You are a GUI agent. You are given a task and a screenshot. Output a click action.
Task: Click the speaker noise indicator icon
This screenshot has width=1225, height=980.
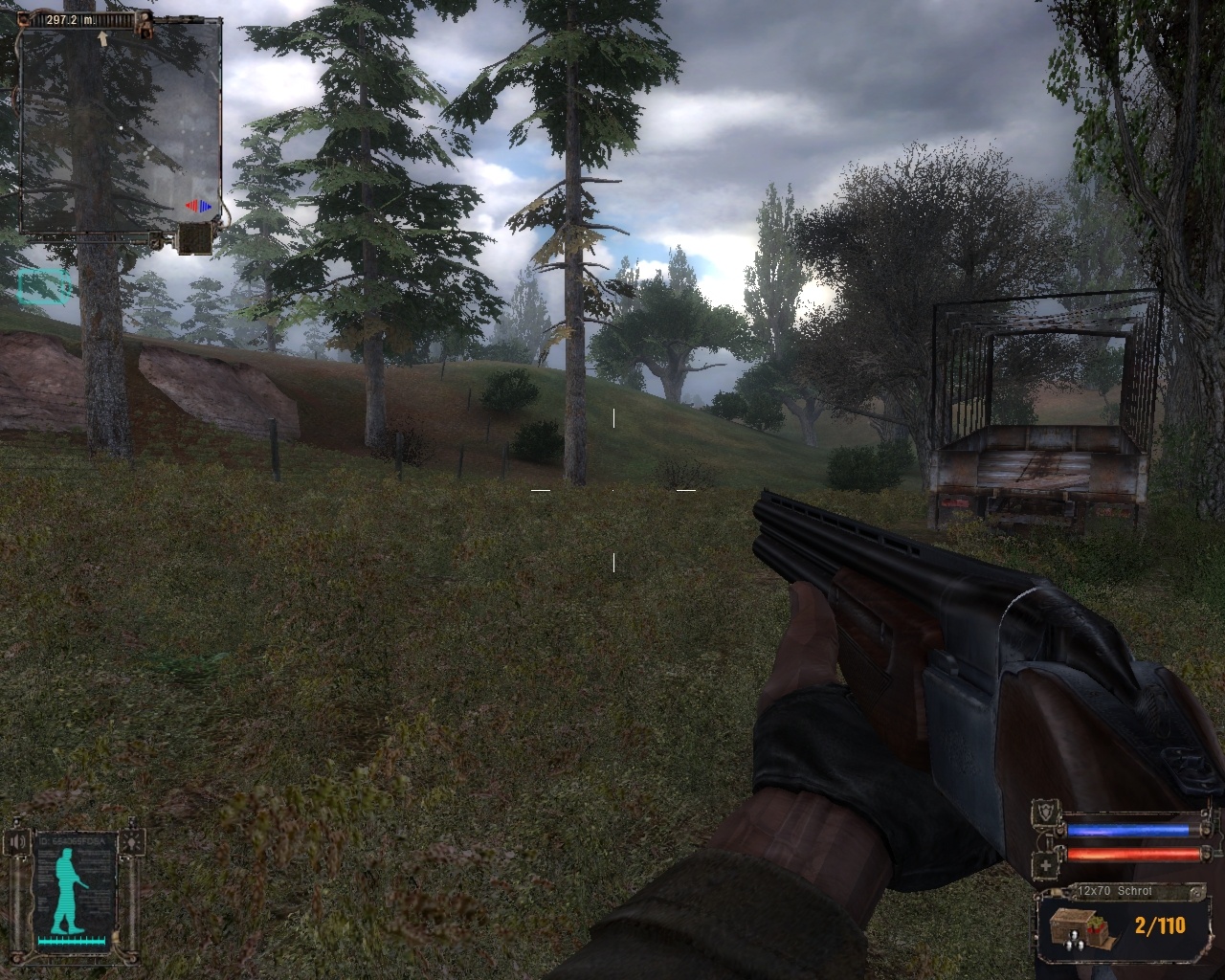[17, 842]
